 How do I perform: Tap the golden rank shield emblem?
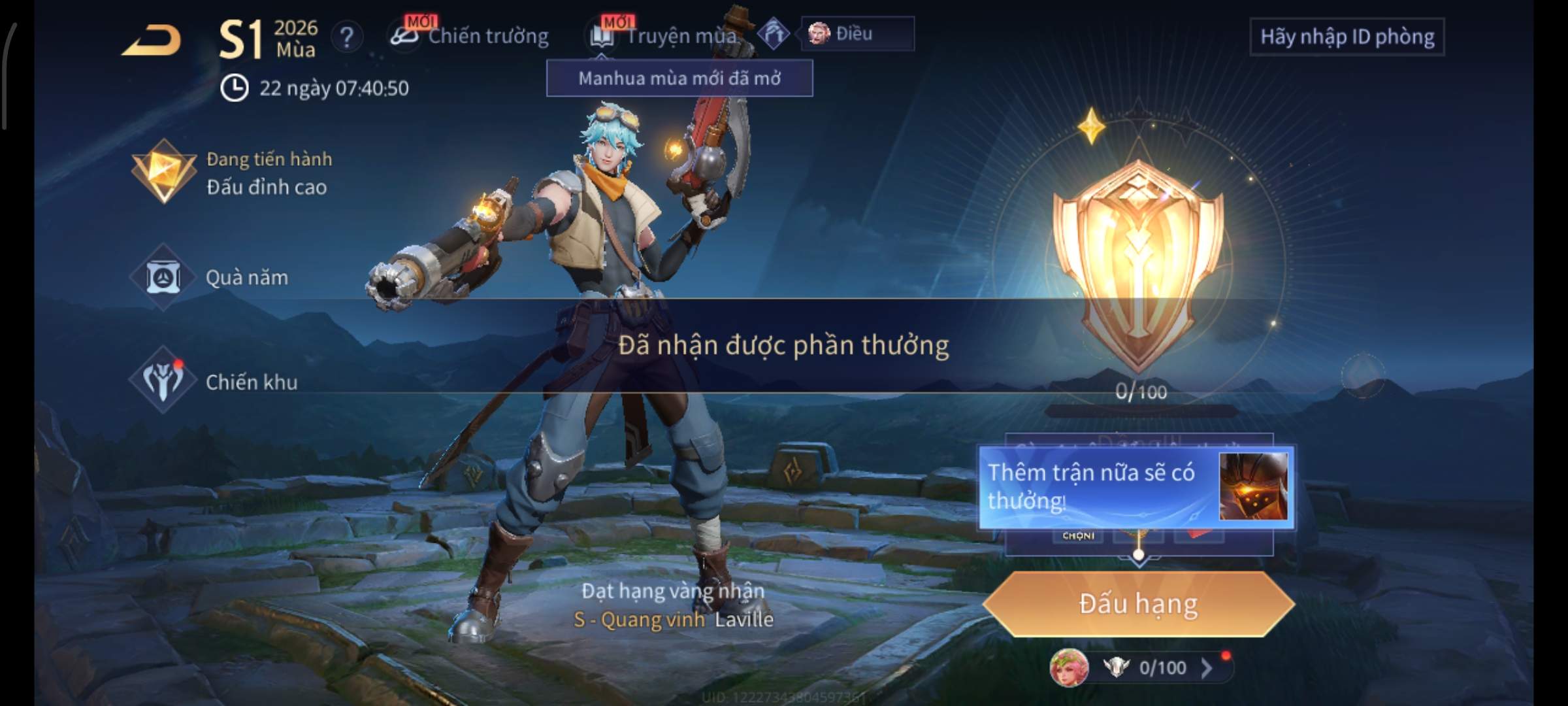pyautogui.click(x=1138, y=261)
